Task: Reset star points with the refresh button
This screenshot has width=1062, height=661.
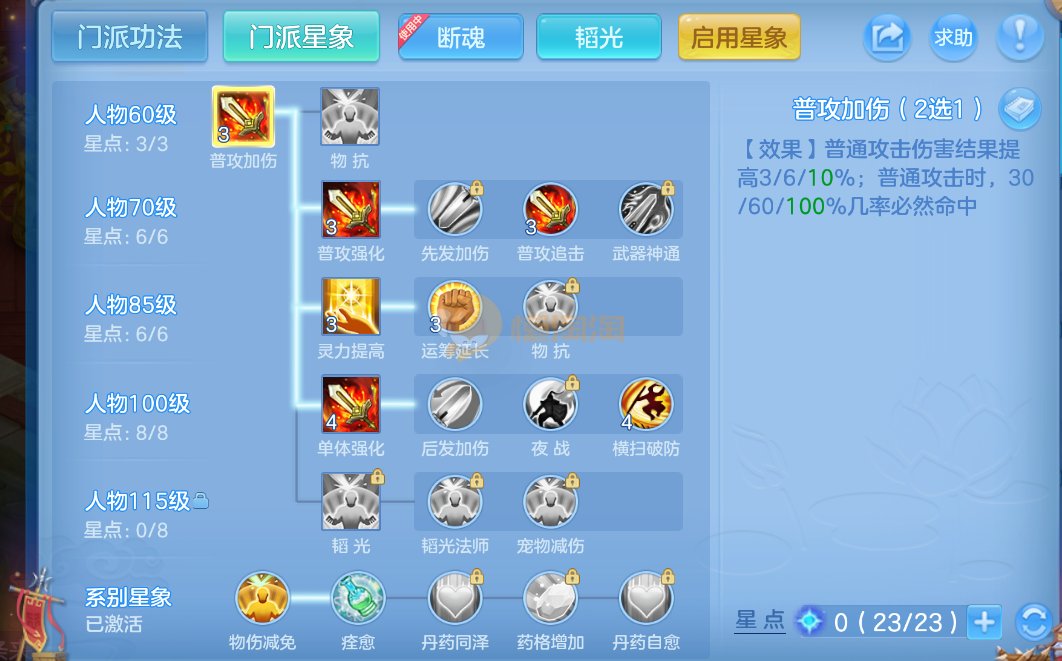Action: 1033,622
